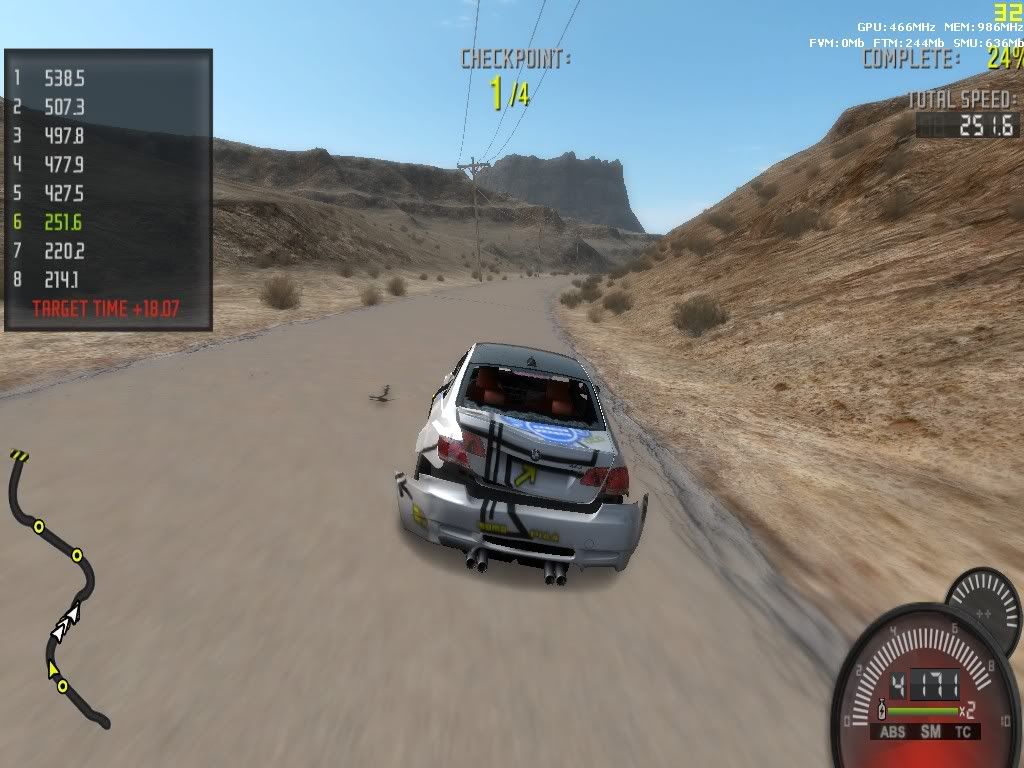This screenshot has height=768, width=1024.
Task: Toggle the TC traction control indicator
Action: point(962,732)
